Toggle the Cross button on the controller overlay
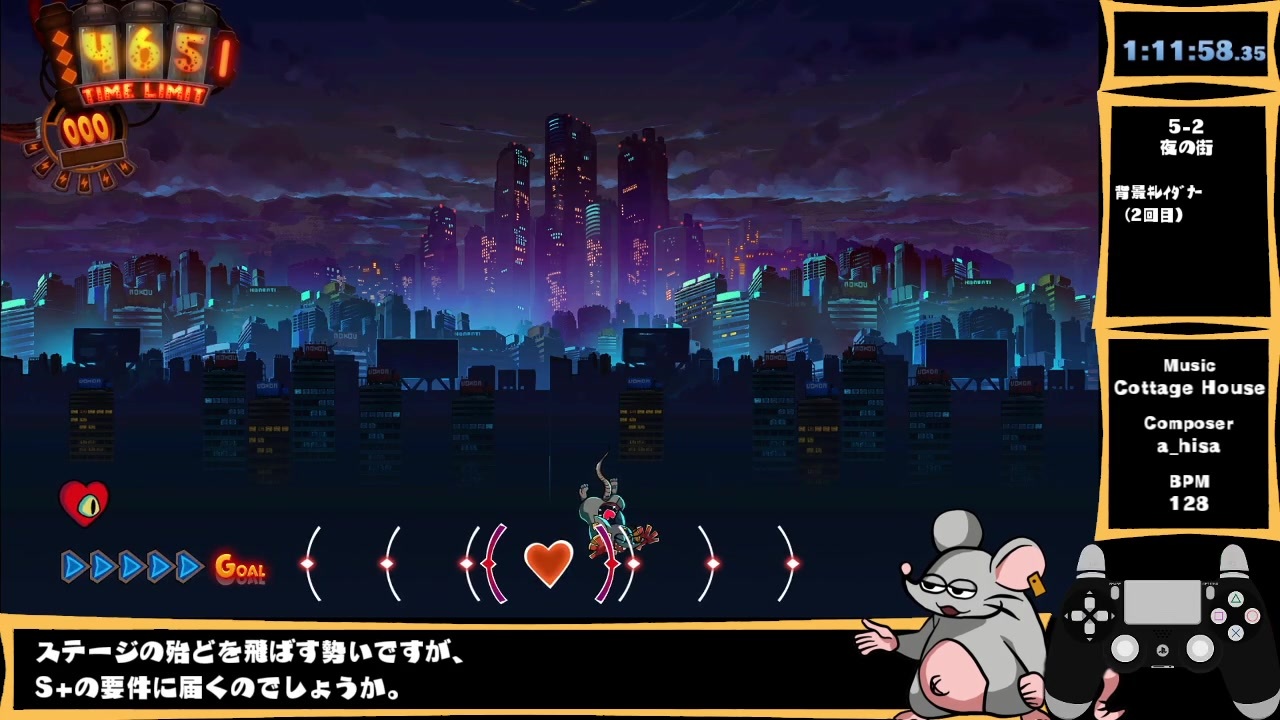The height and width of the screenshot is (720, 1280). click(1236, 632)
